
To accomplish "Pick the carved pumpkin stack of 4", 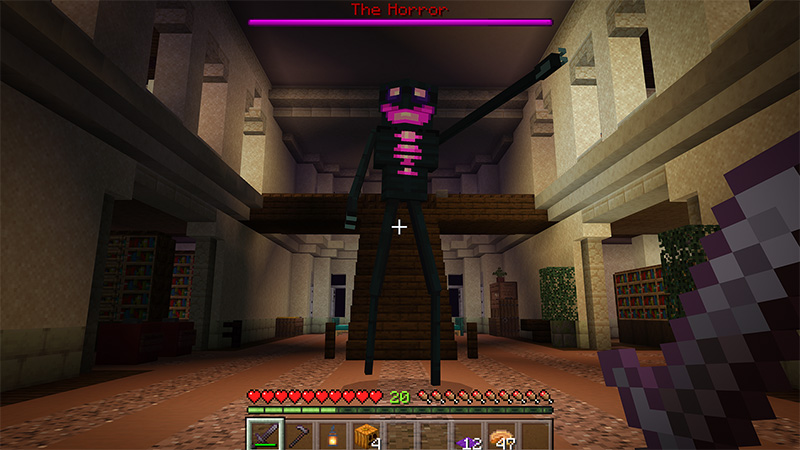I will [366, 435].
